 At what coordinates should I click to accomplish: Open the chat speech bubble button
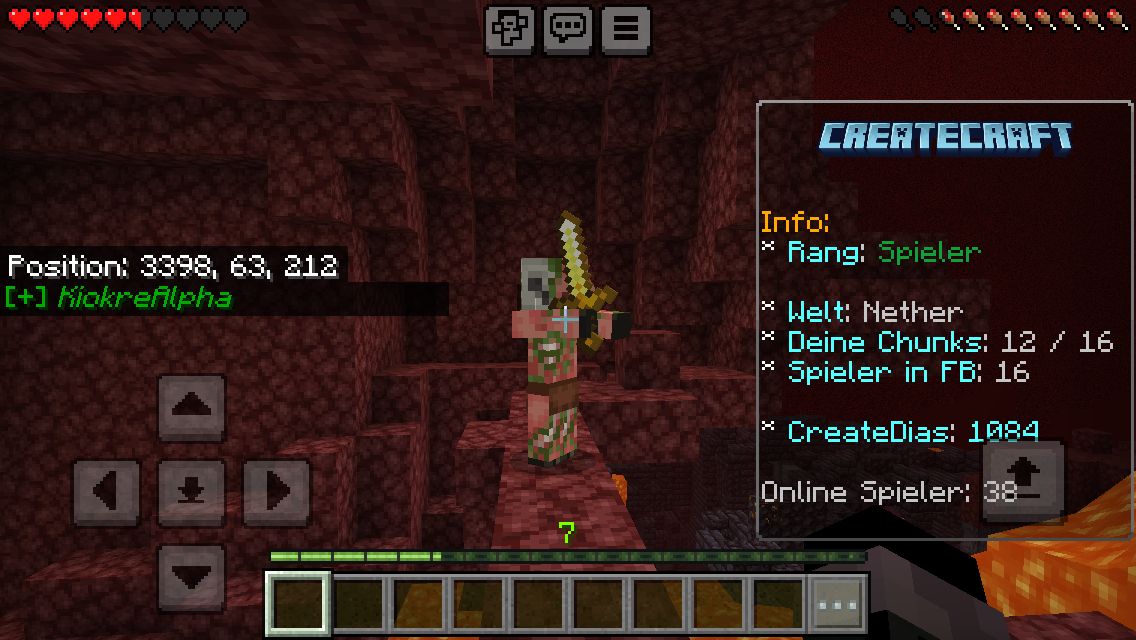click(x=567, y=29)
